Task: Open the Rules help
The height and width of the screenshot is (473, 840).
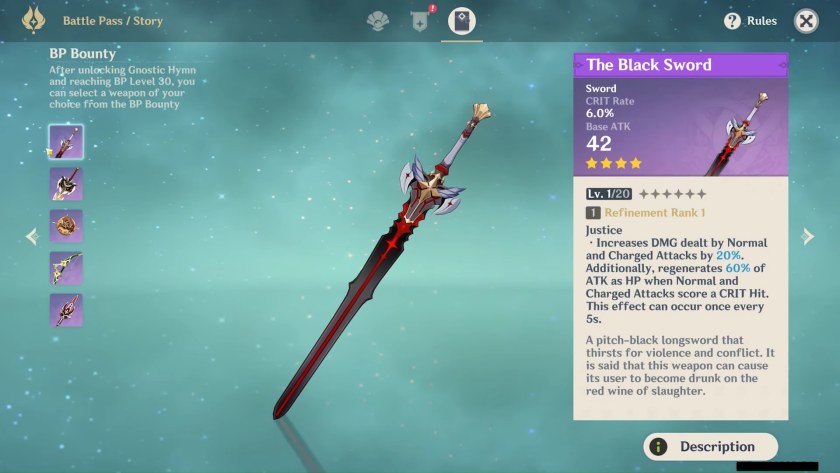Action: coord(750,21)
